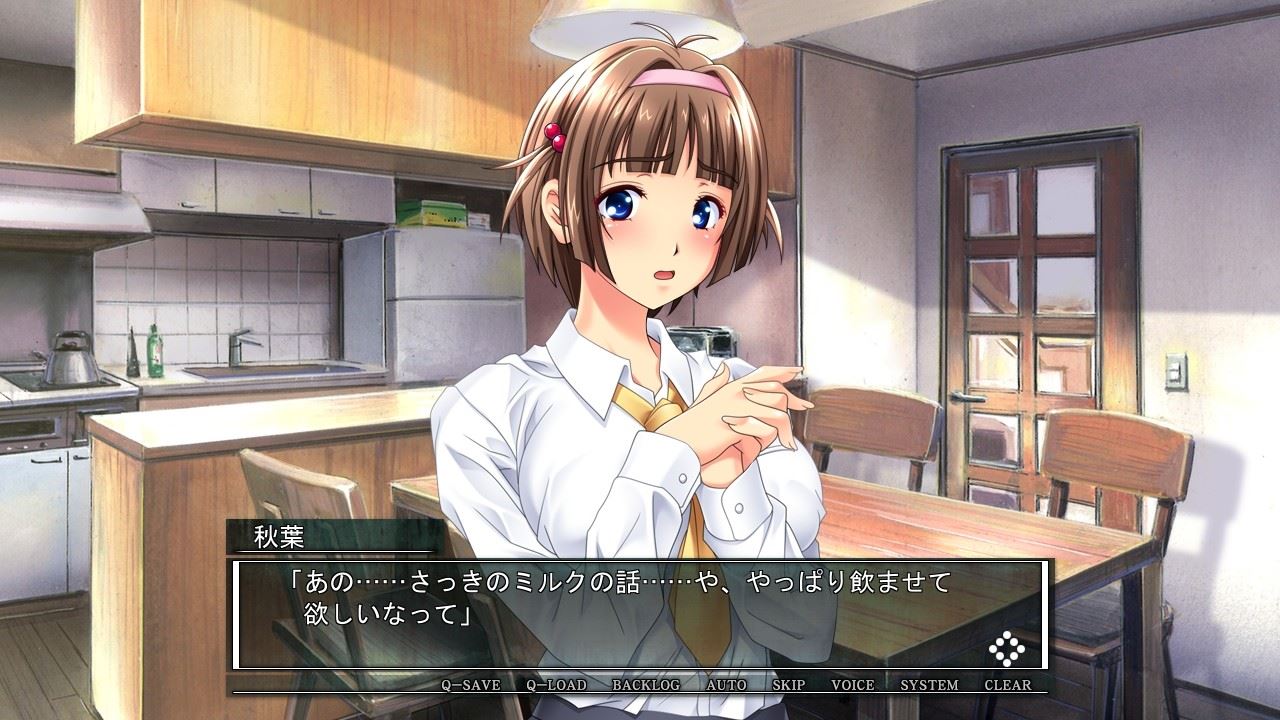1280x720 pixels.
Task: Enable AUTO text advance mode
Action: pyautogui.click(x=726, y=685)
